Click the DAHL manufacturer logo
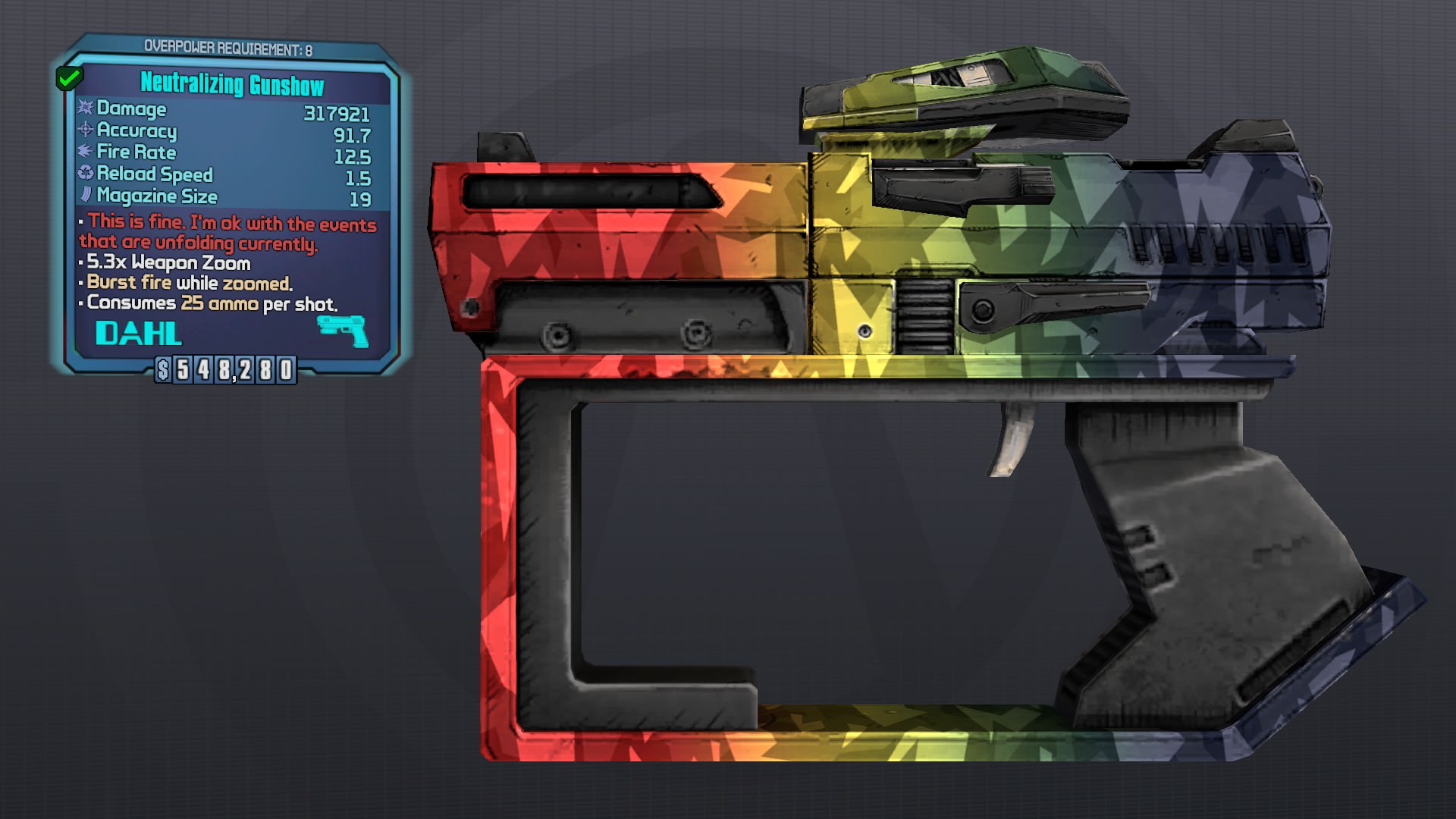Viewport: 1456px width, 819px height. [x=139, y=331]
